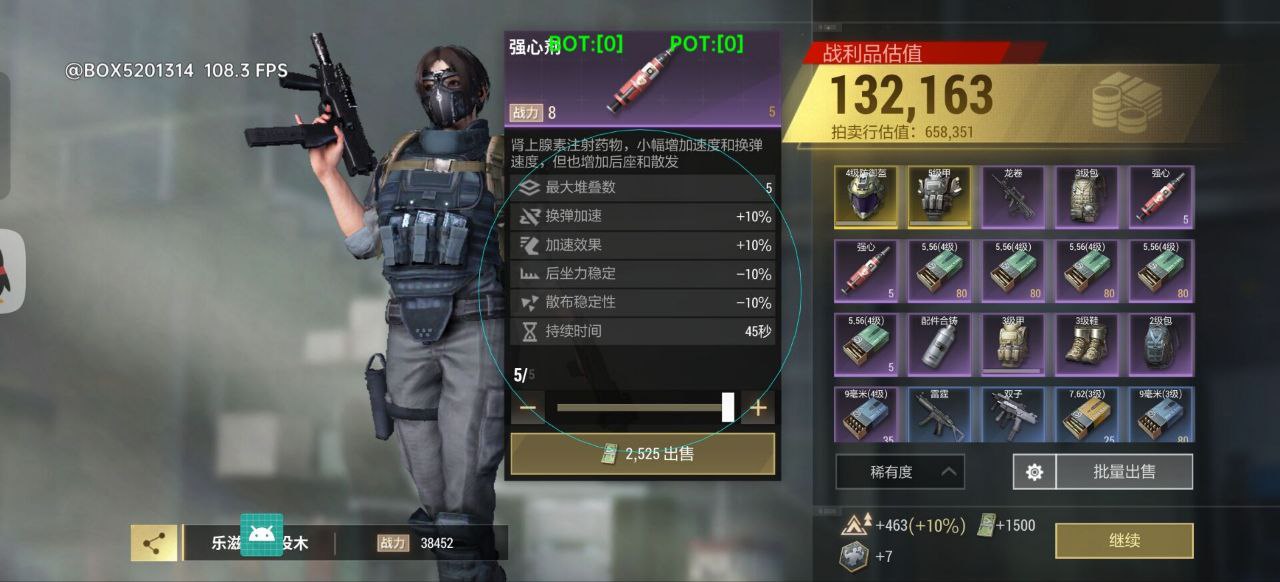Click the sell quantity slider handle
The image size is (1280, 582).
[728, 407]
